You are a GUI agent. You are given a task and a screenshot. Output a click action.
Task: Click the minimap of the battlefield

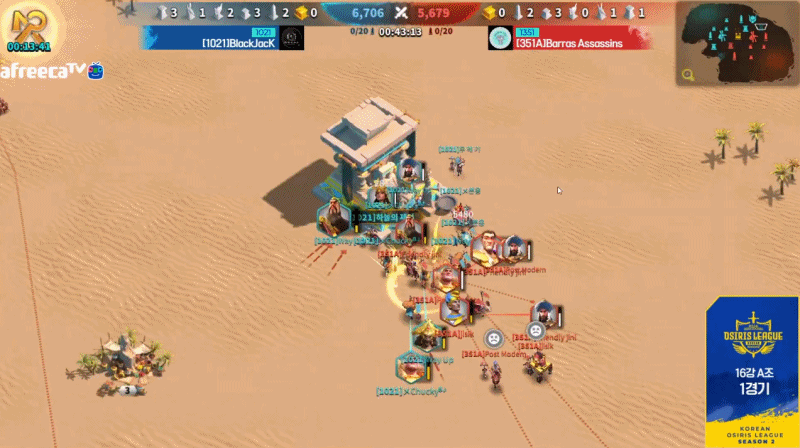click(738, 43)
